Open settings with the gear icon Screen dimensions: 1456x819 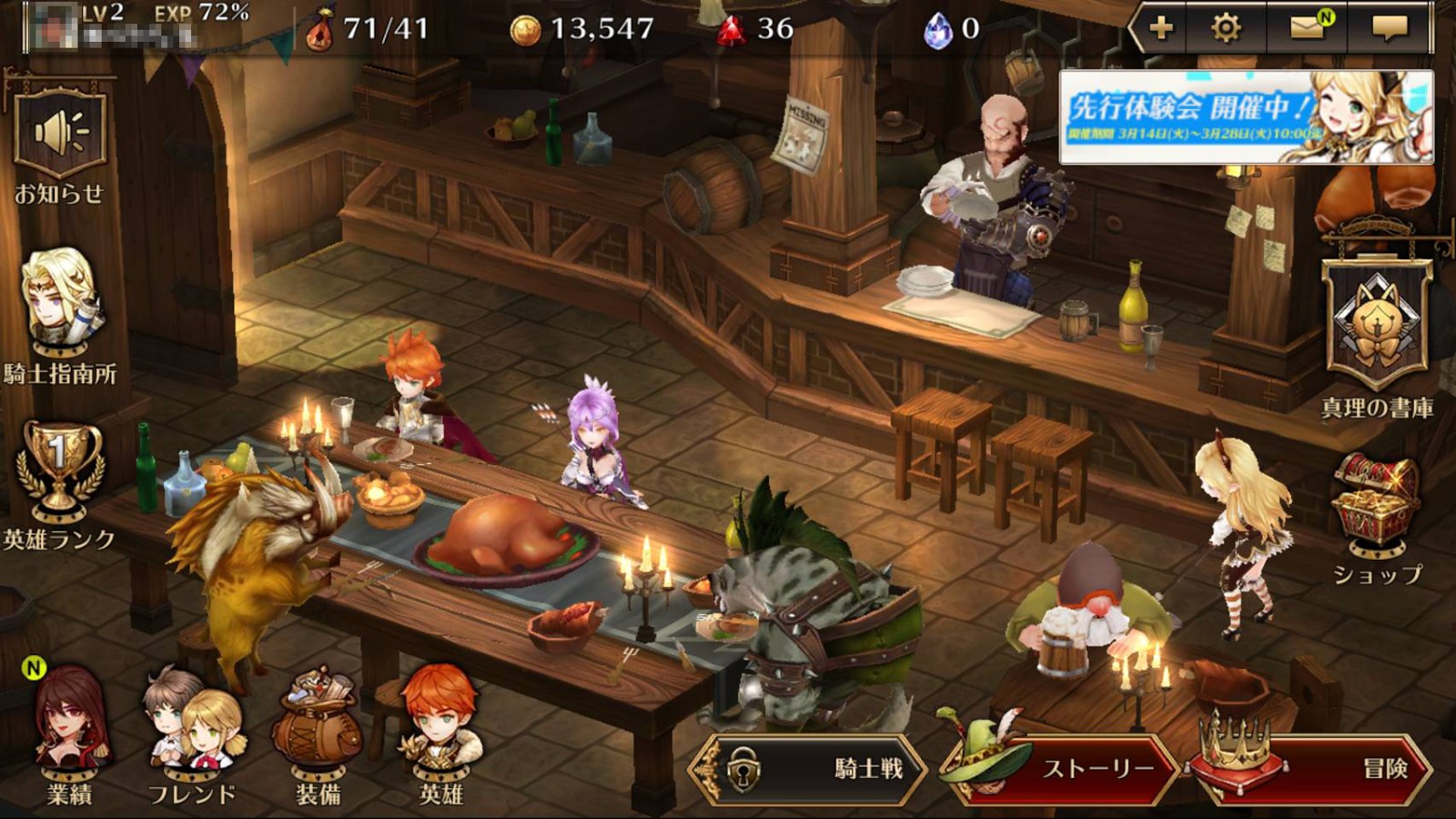(1226, 28)
